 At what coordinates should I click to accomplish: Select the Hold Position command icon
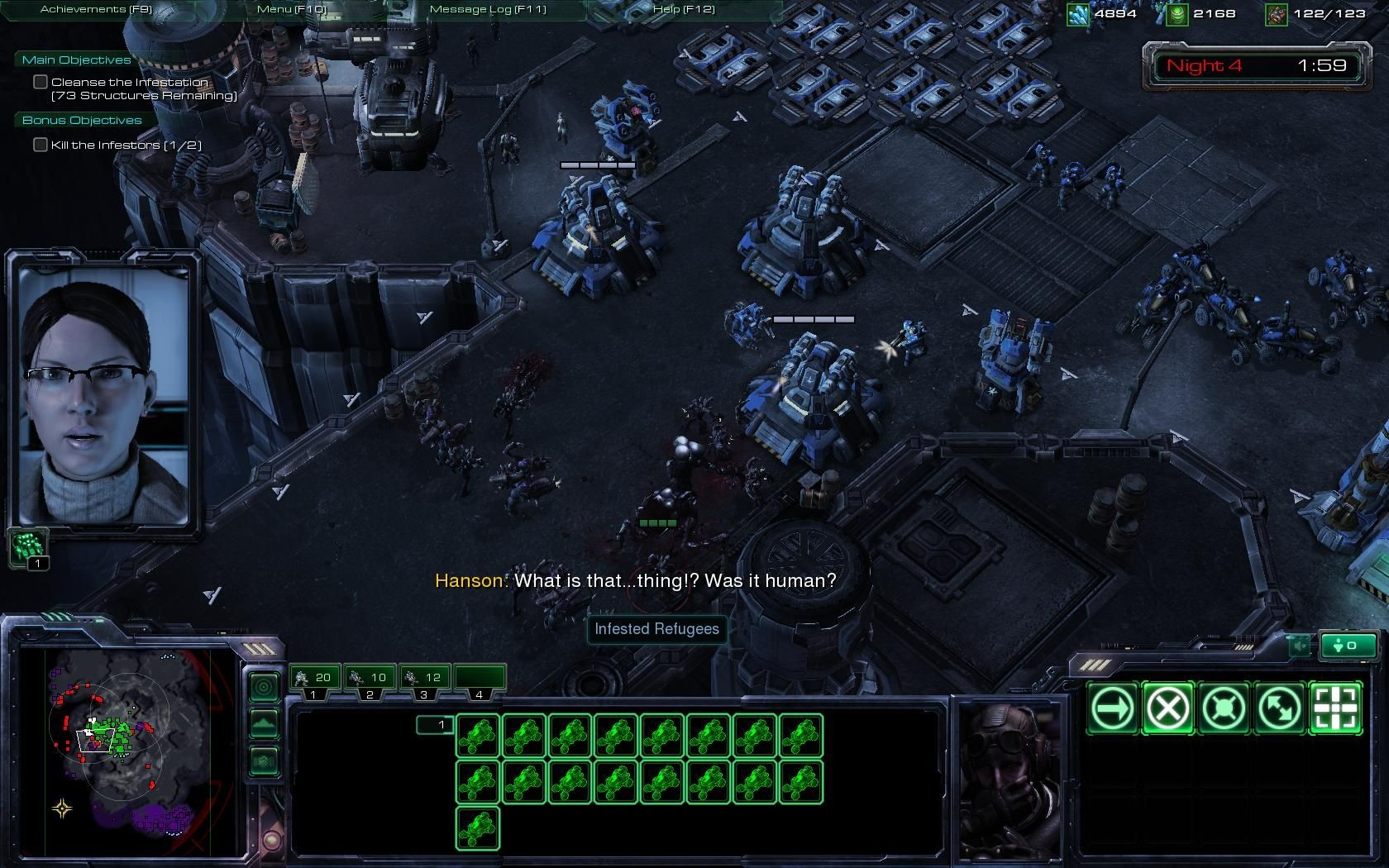(1222, 708)
